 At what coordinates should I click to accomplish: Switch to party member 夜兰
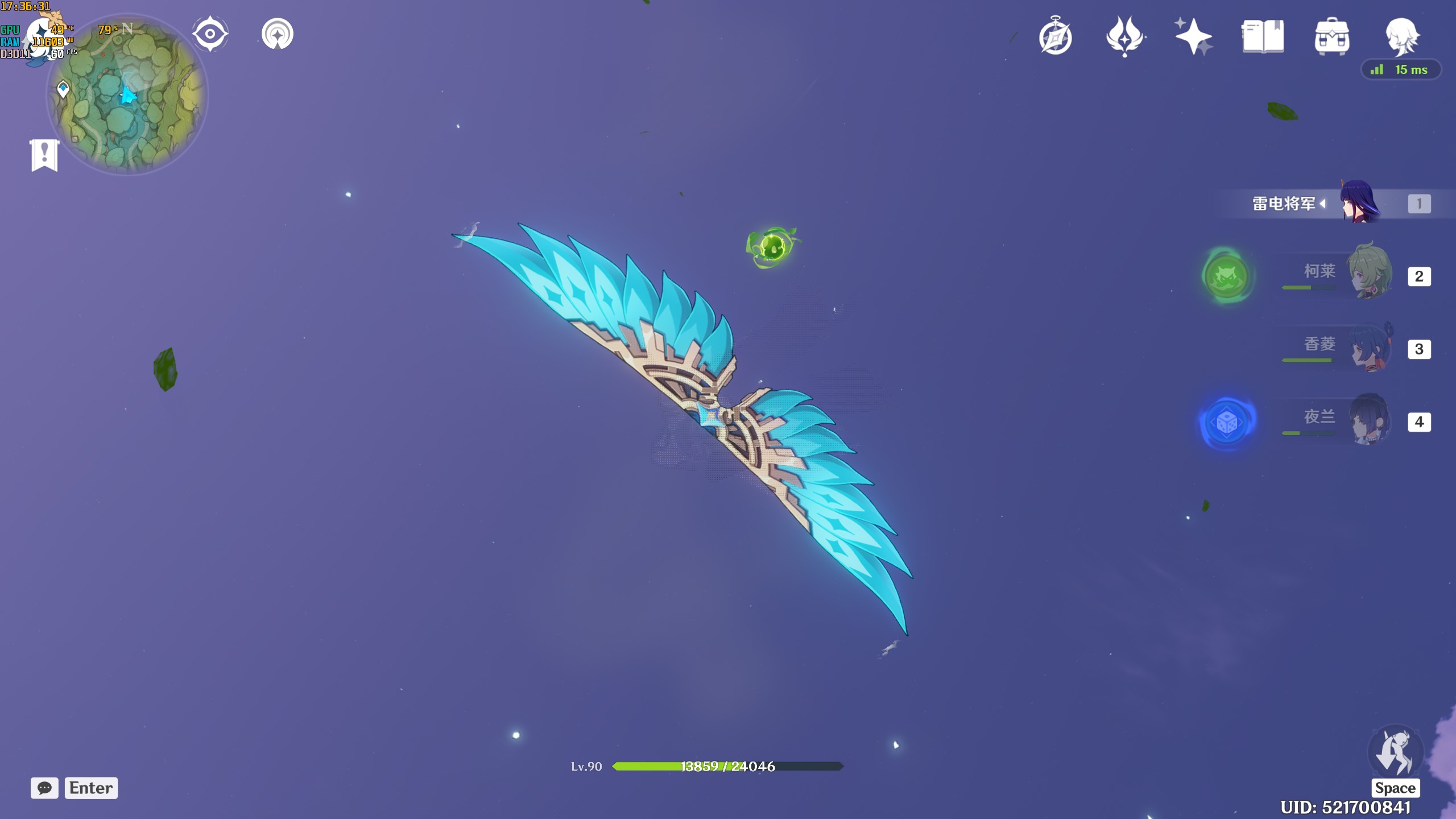[1370, 420]
